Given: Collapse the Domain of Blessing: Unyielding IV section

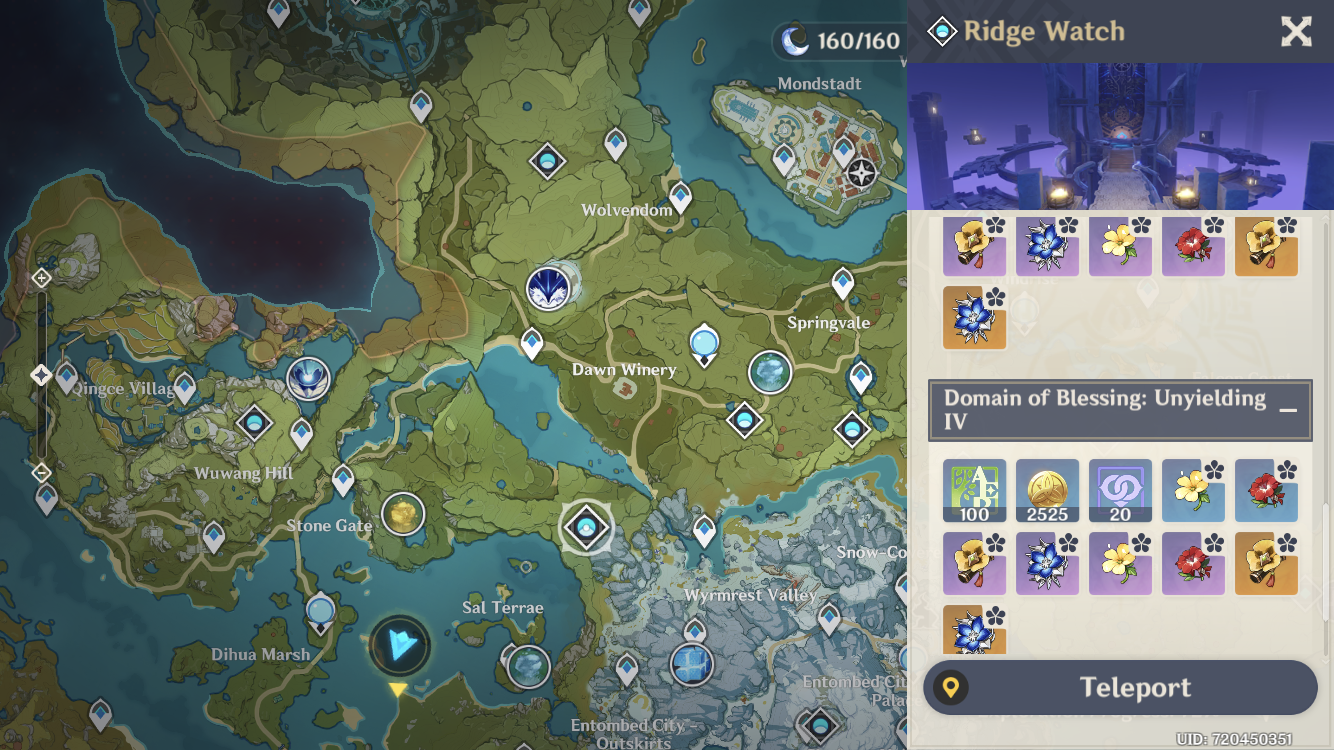Looking at the screenshot, I should click(x=1288, y=408).
